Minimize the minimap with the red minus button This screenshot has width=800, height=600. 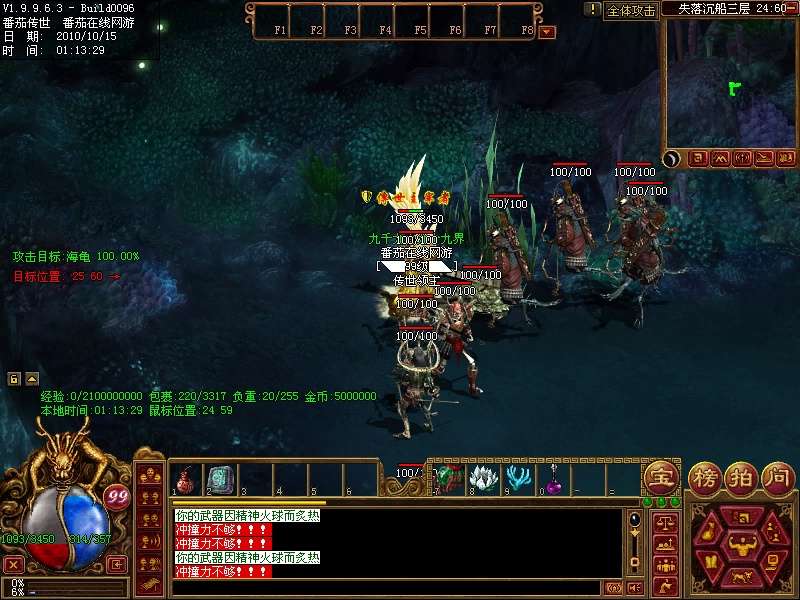tap(788, 7)
